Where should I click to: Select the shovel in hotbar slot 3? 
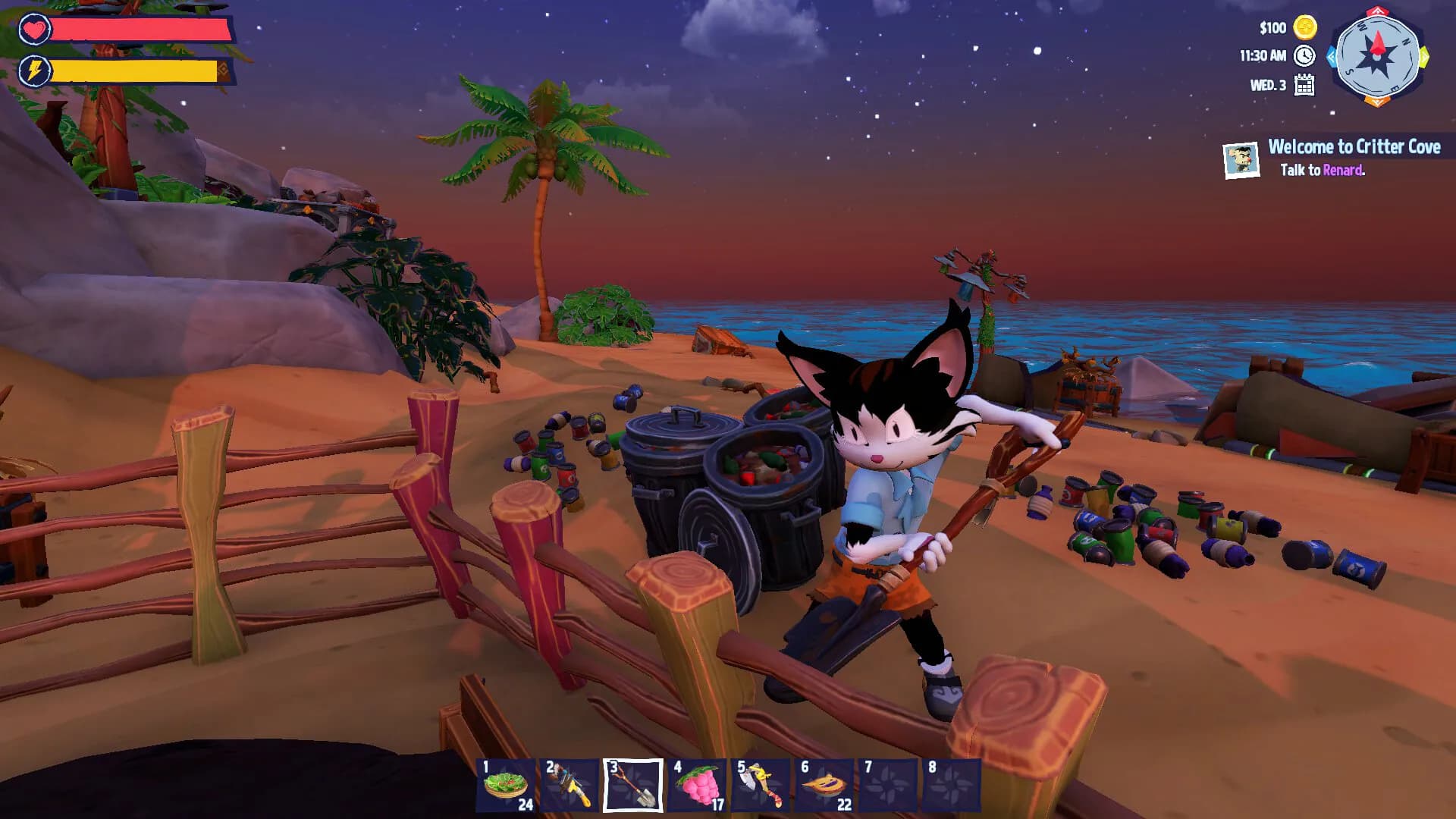(632, 786)
